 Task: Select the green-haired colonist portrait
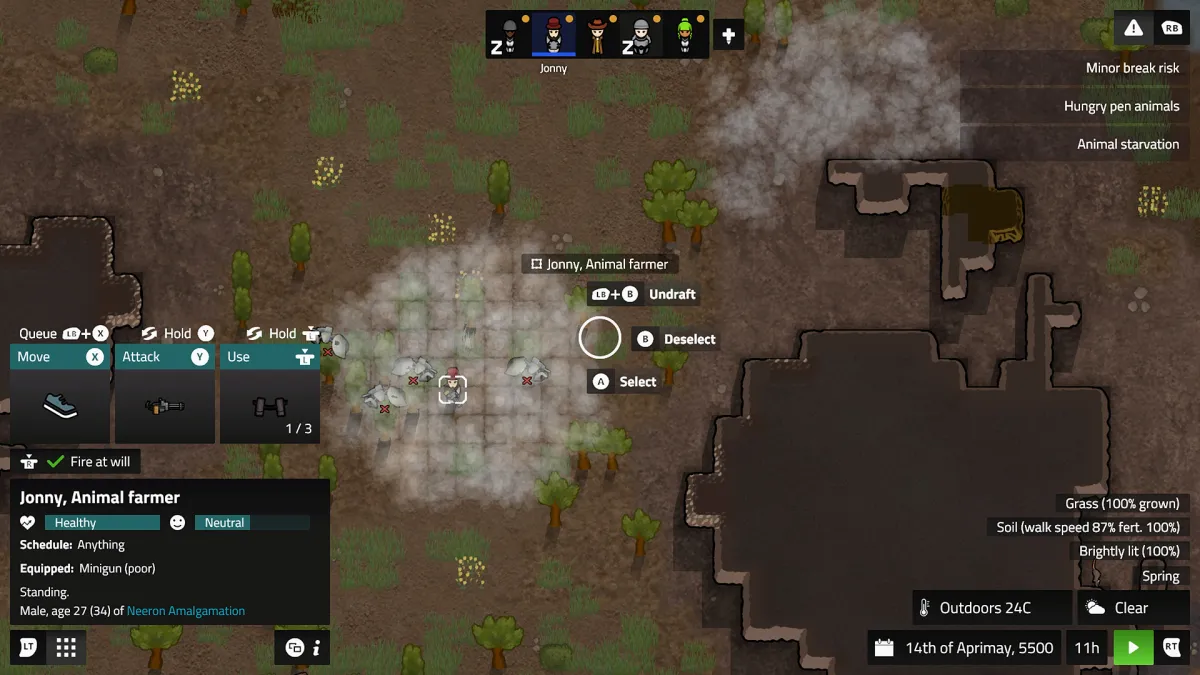[685, 35]
